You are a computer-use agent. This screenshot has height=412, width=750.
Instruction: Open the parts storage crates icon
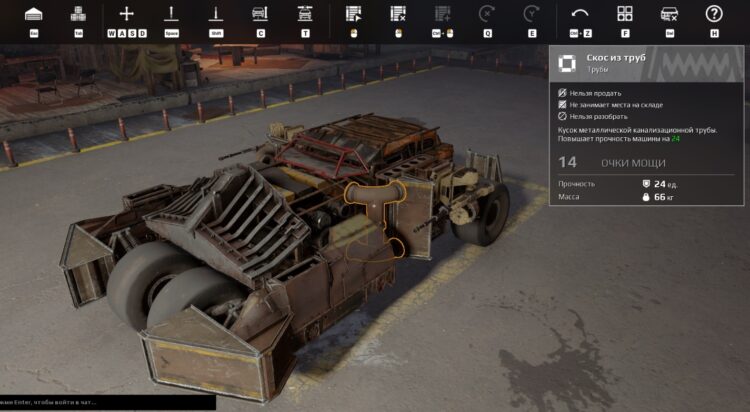[x=78, y=14]
